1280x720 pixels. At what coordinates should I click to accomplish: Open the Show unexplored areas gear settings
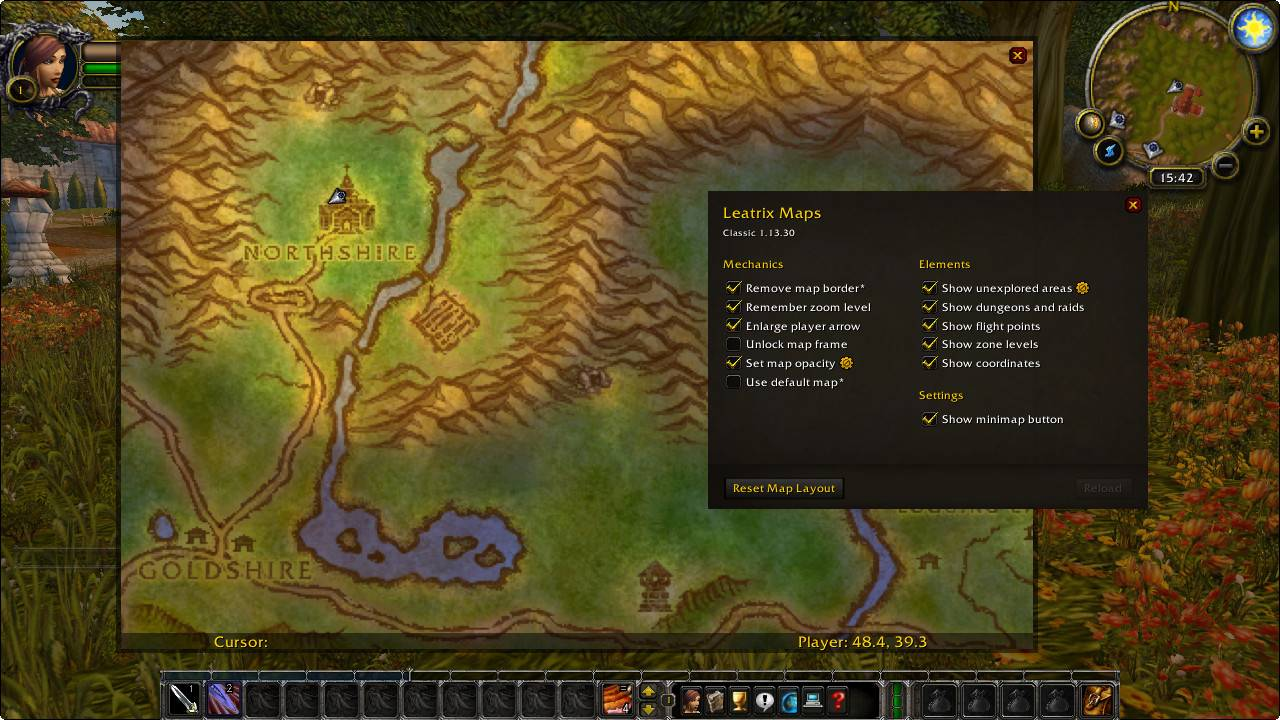1081,287
